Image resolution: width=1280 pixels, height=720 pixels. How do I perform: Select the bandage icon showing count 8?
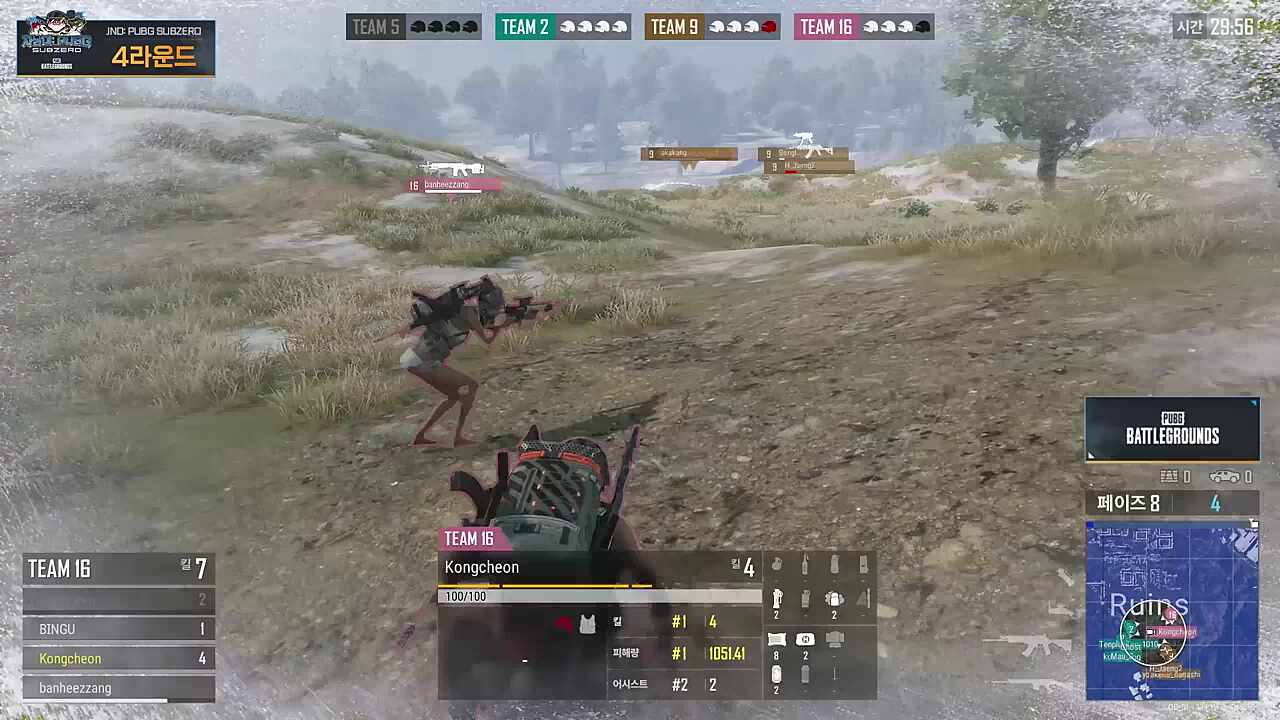[777, 638]
